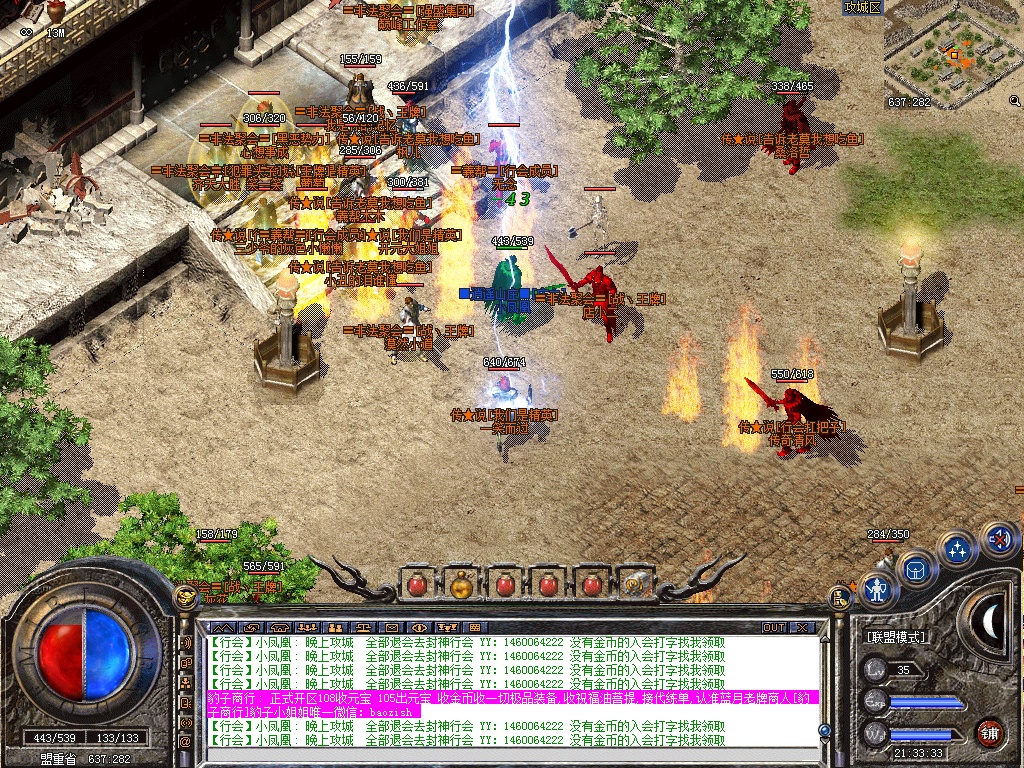
Task: Open the bag inventory icon
Action: [x=915, y=569]
